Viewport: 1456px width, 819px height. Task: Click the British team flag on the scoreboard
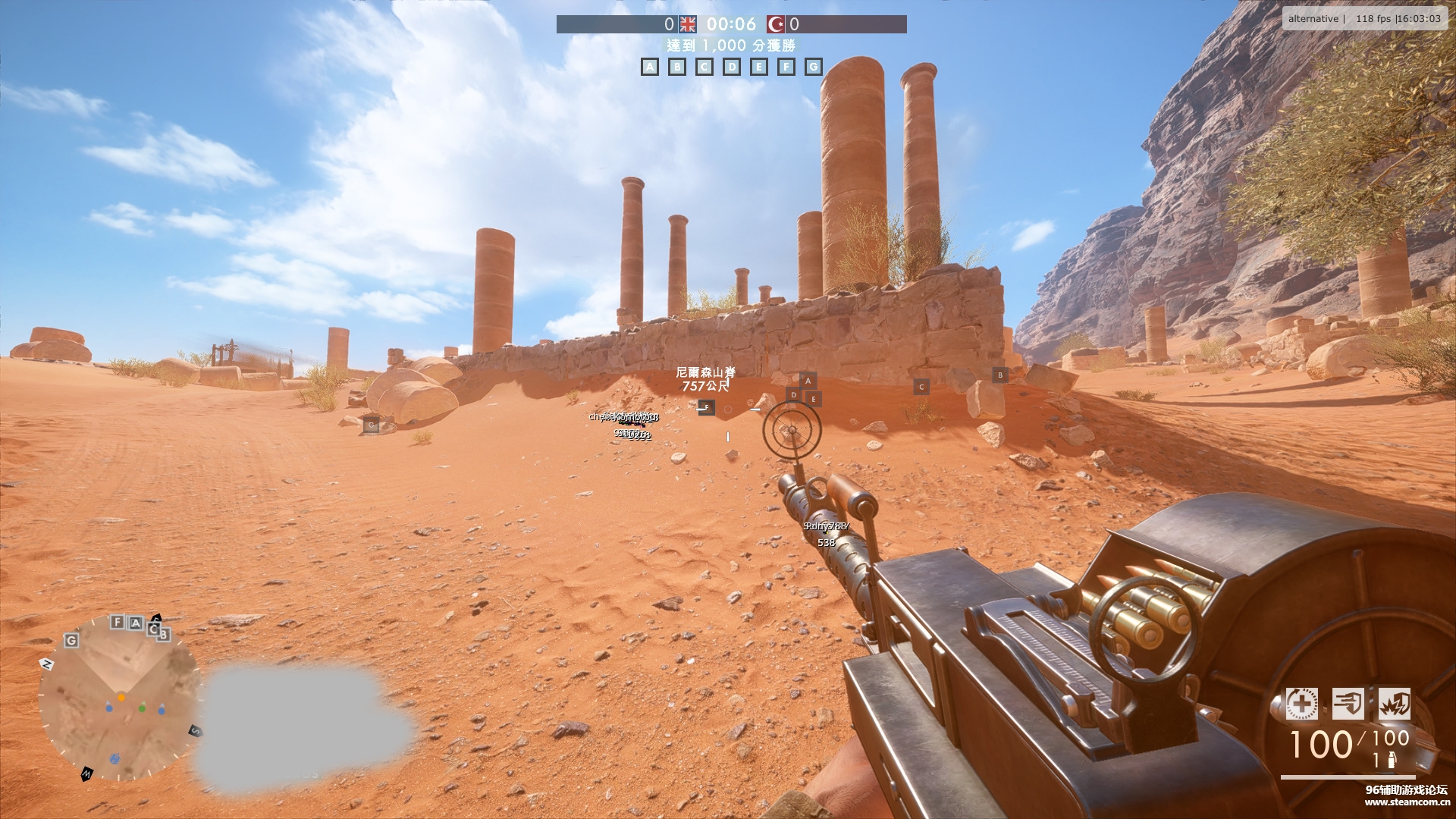688,24
